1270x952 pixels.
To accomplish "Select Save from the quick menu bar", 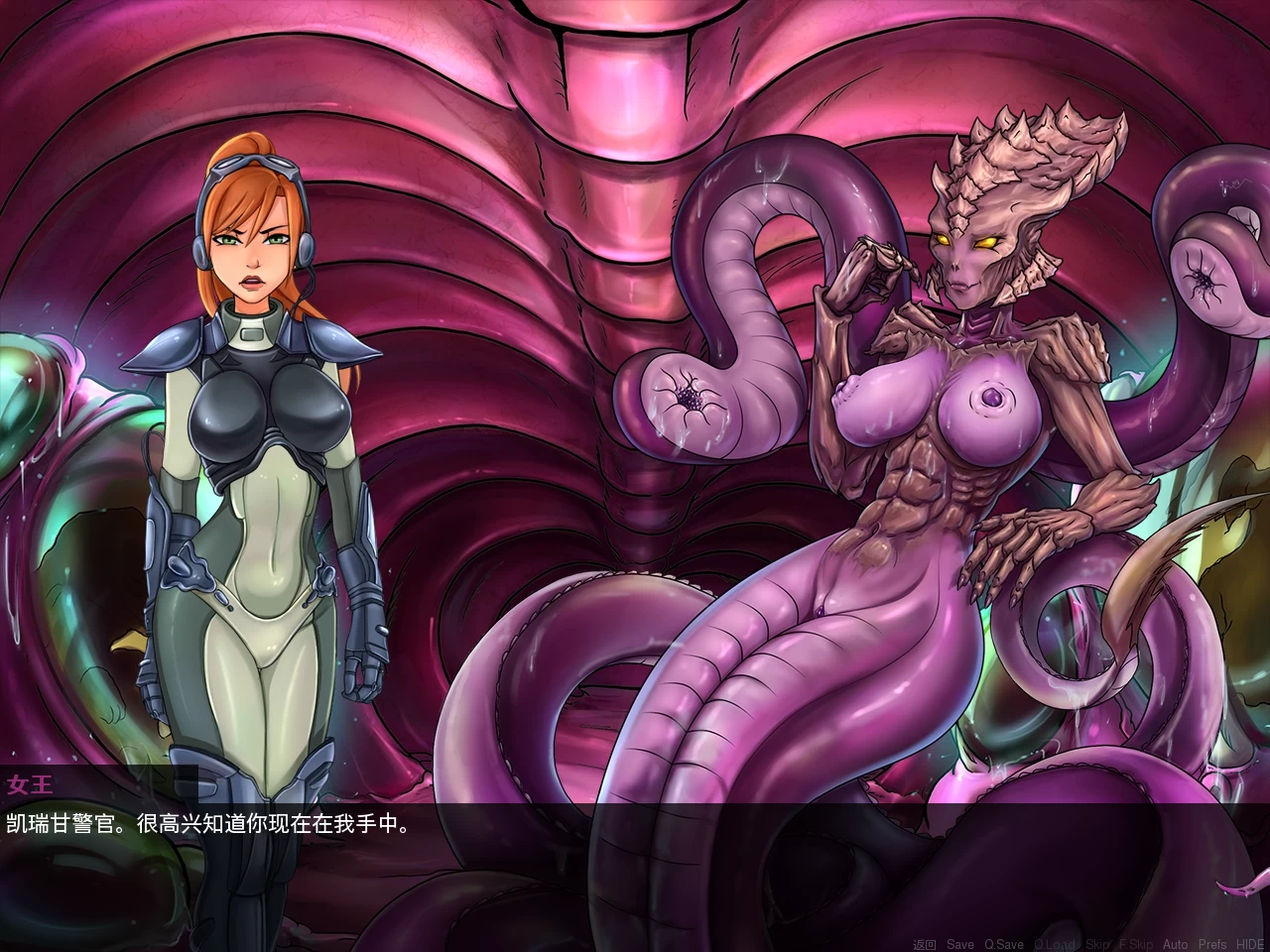I will pyautogui.click(x=958, y=944).
